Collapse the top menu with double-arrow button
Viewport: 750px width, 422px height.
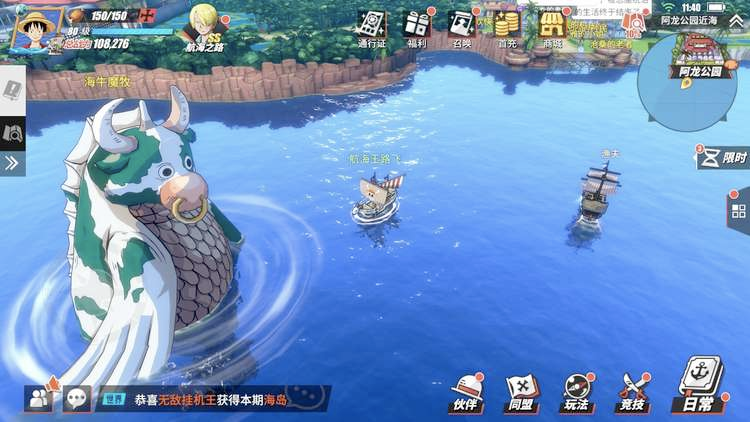pyautogui.click(x=735, y=21)
